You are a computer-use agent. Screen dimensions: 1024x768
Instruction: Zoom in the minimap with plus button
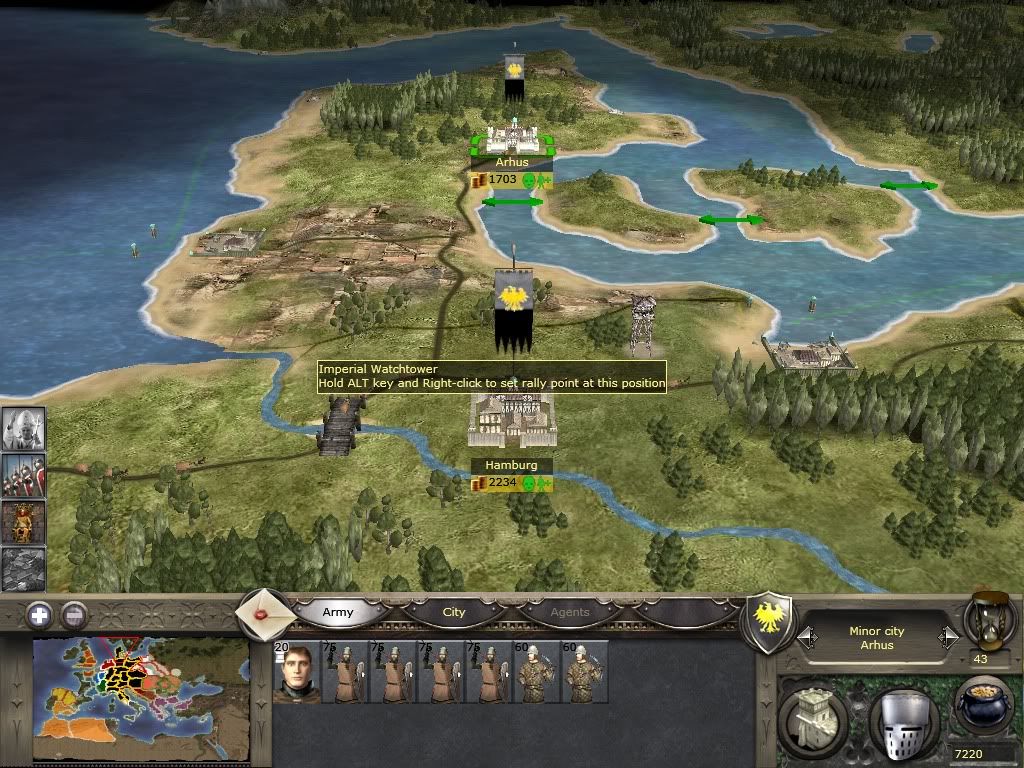coord(39,614)
